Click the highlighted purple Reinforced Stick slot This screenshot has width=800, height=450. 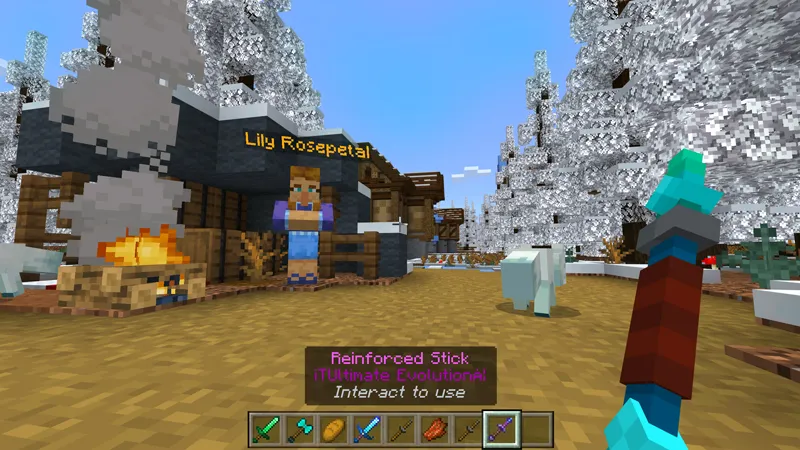500,428
